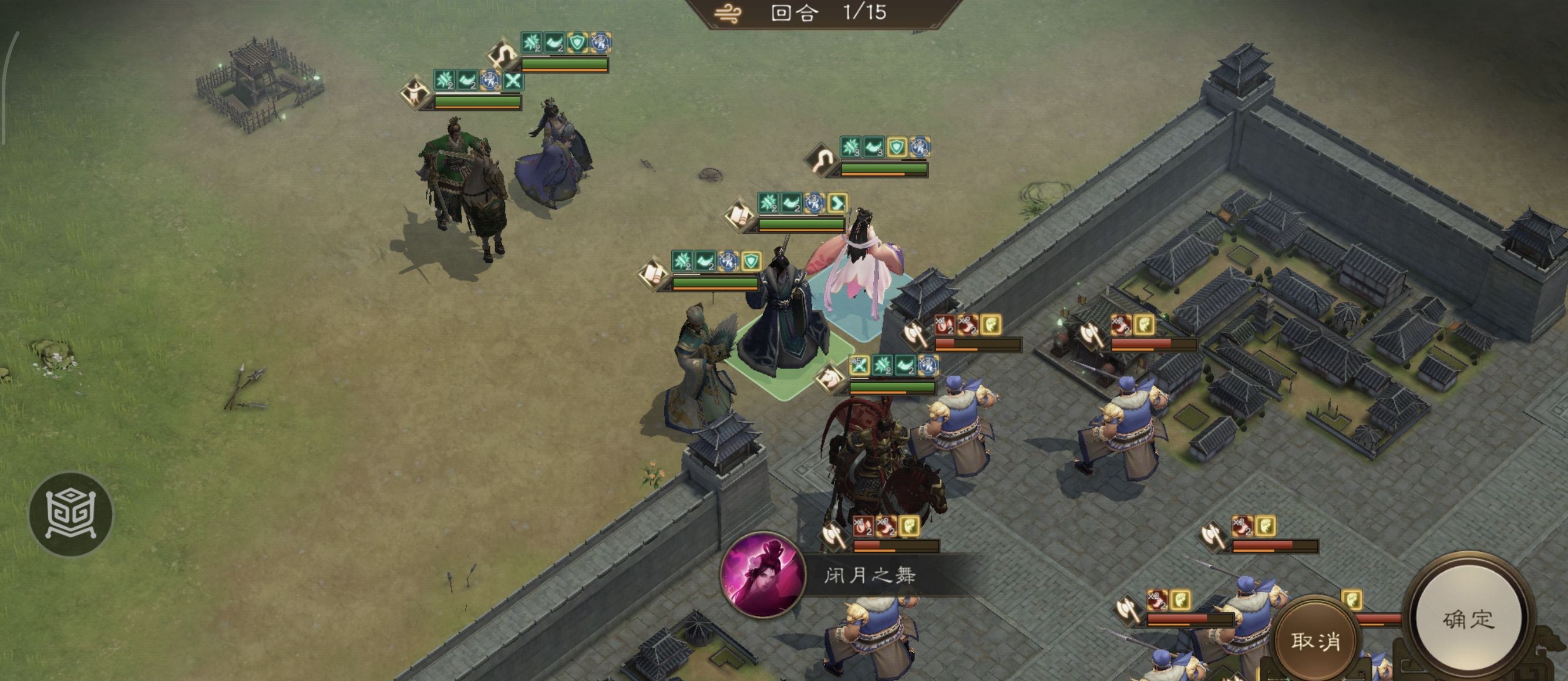This screenshot has height=681, width=1568.
Task: Open the cube-shaped view toggle button
Action: (x=71, y=514)
